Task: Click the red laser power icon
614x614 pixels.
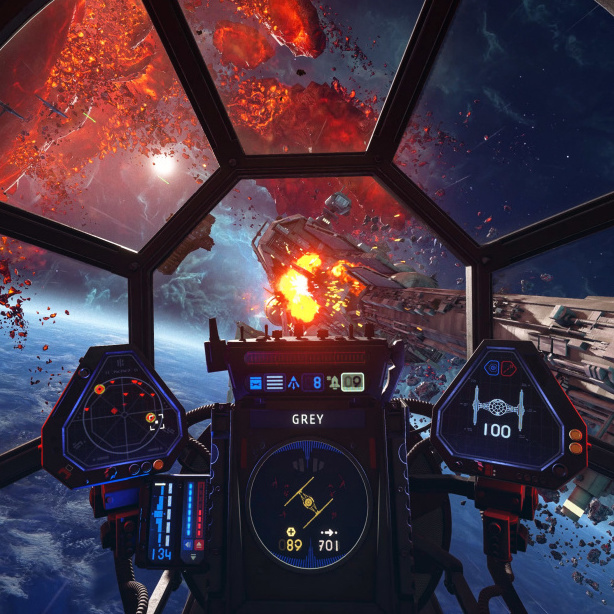Action: 197,546
